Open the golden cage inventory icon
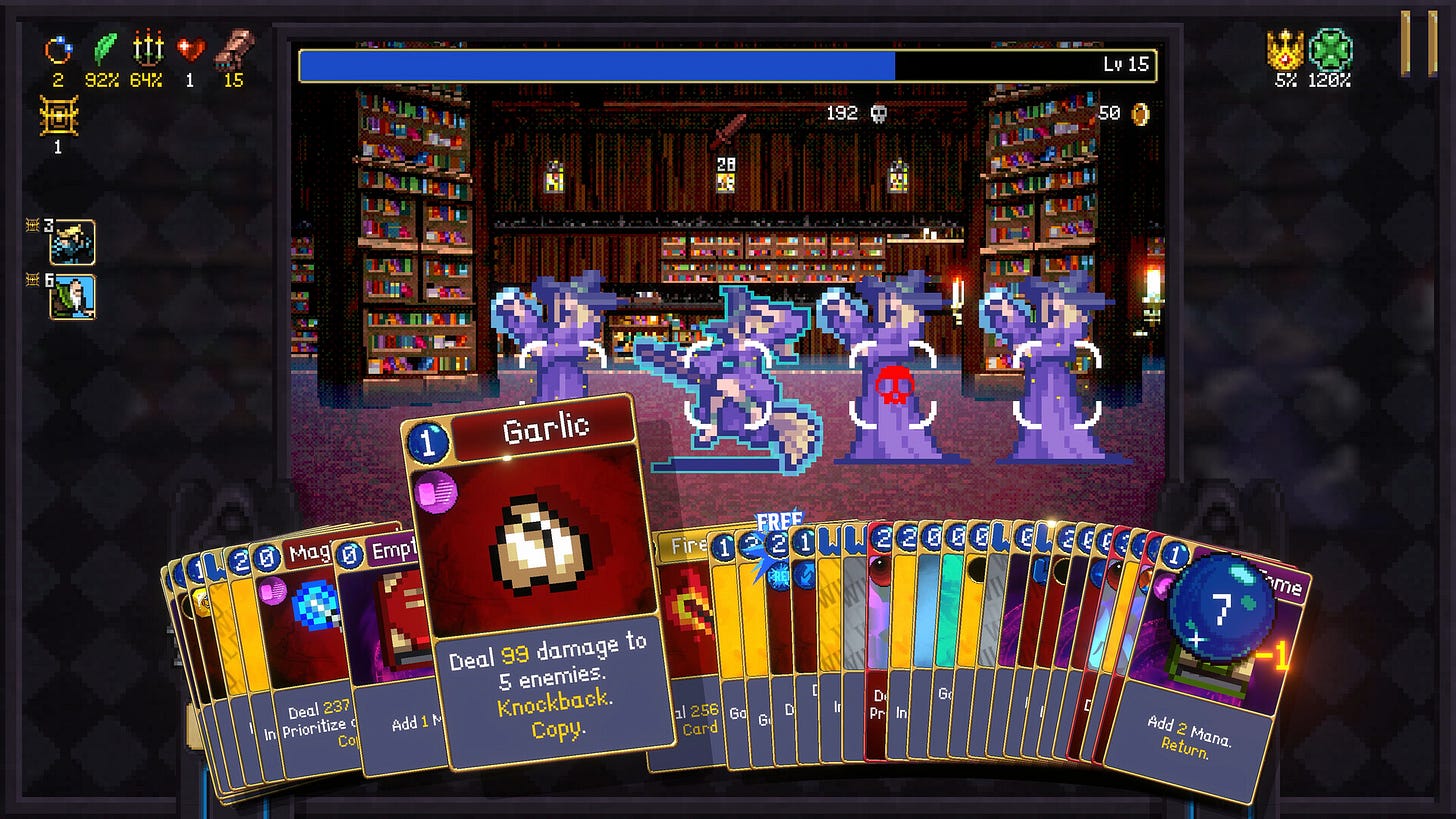The image size is (1456, 819). coord(57,117)
